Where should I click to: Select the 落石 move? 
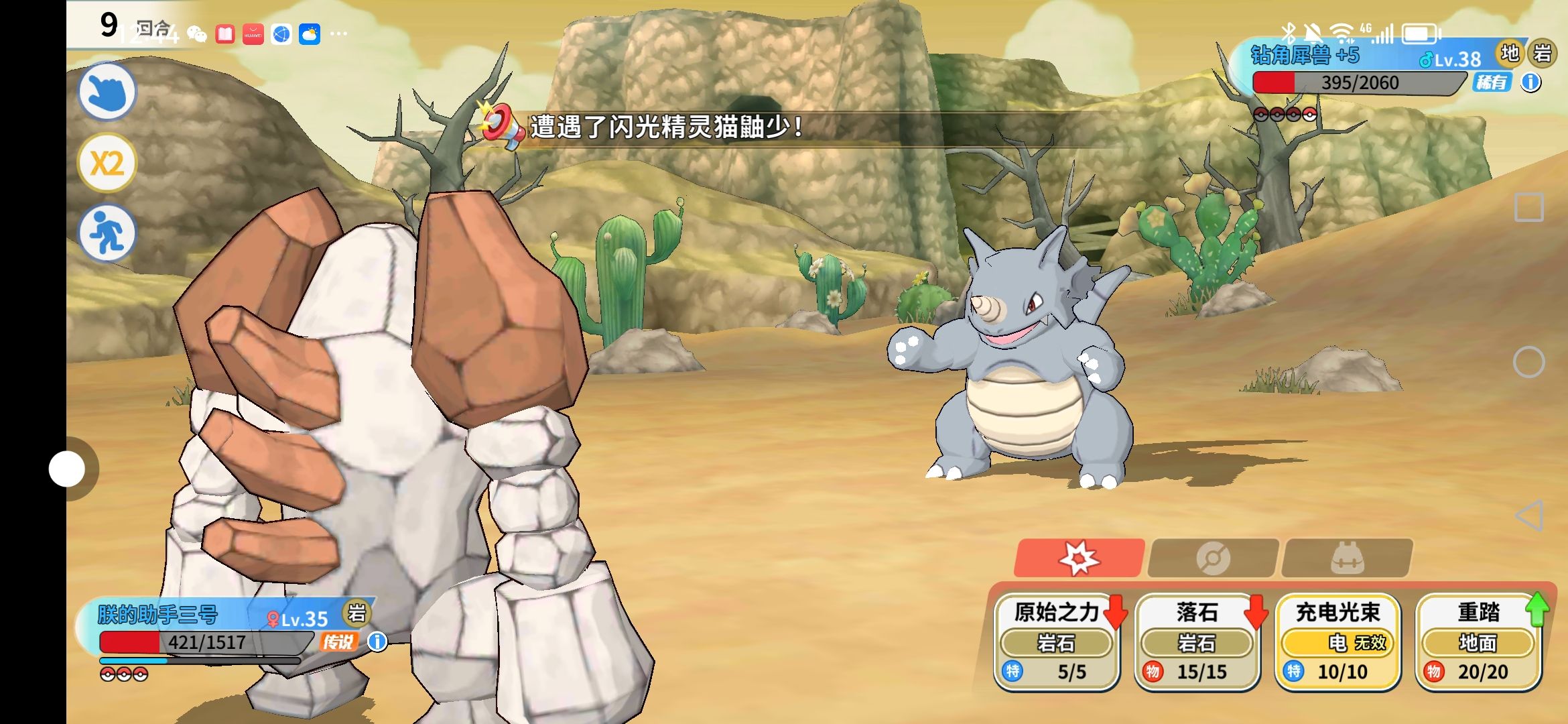[x=1197, y=641]
